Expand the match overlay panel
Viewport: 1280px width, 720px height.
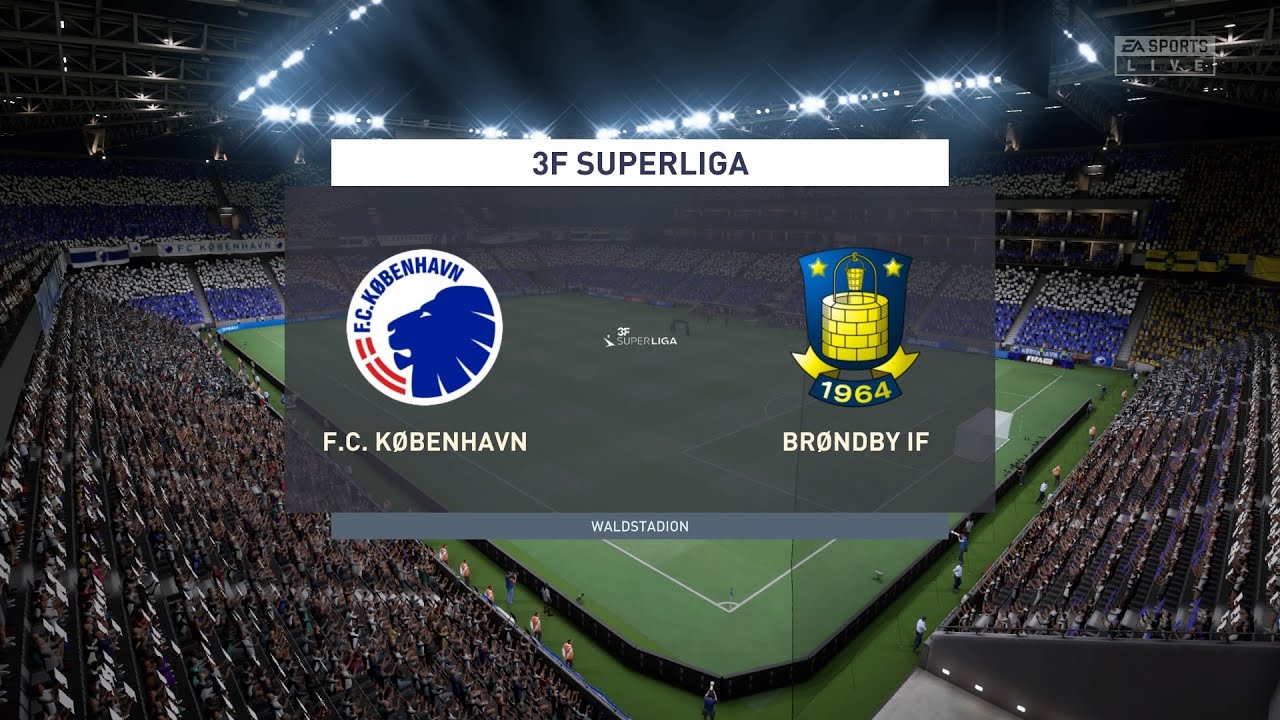click(x=640, y=350)
